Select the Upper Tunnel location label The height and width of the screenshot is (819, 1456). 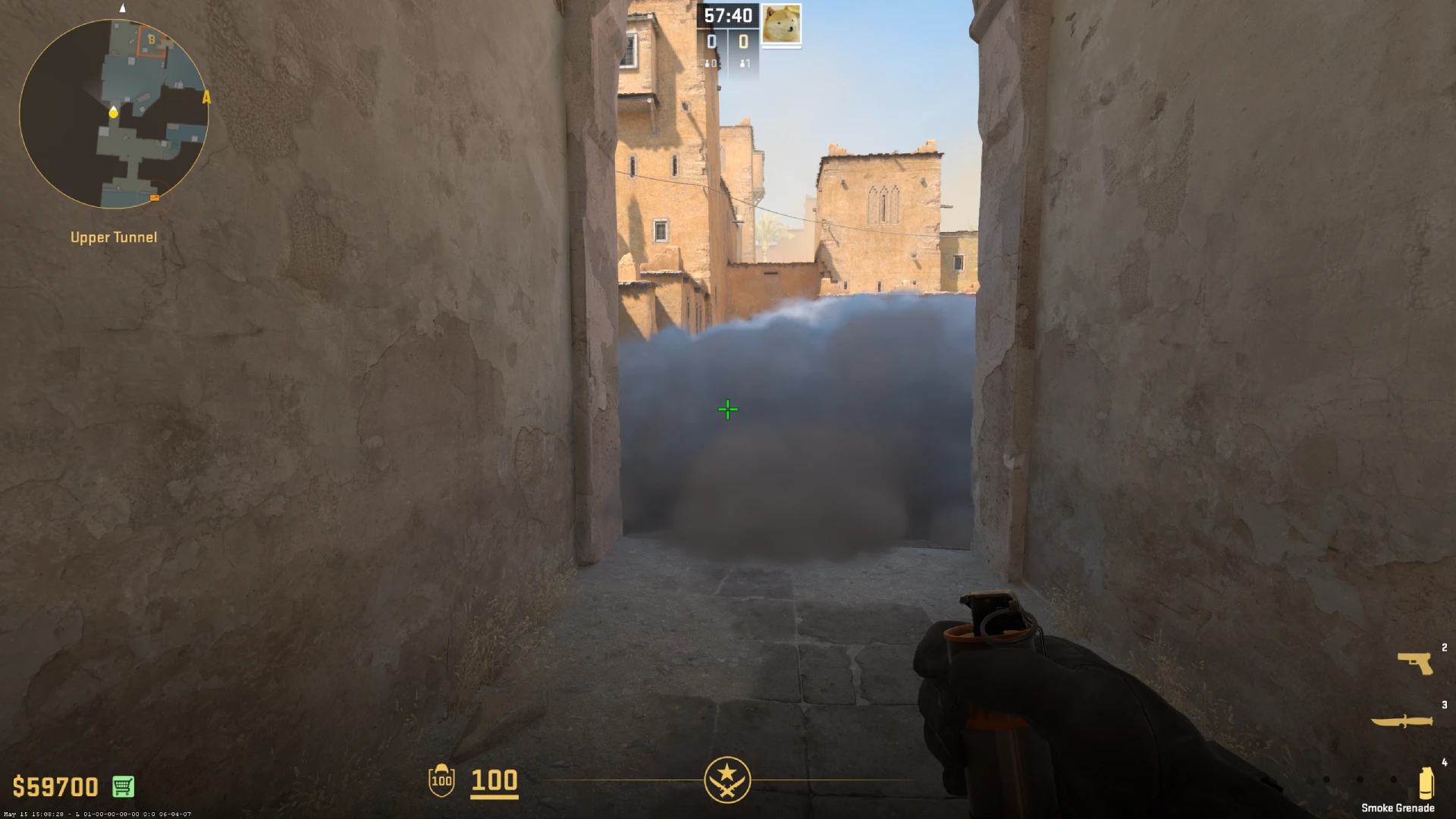point(112,237)
